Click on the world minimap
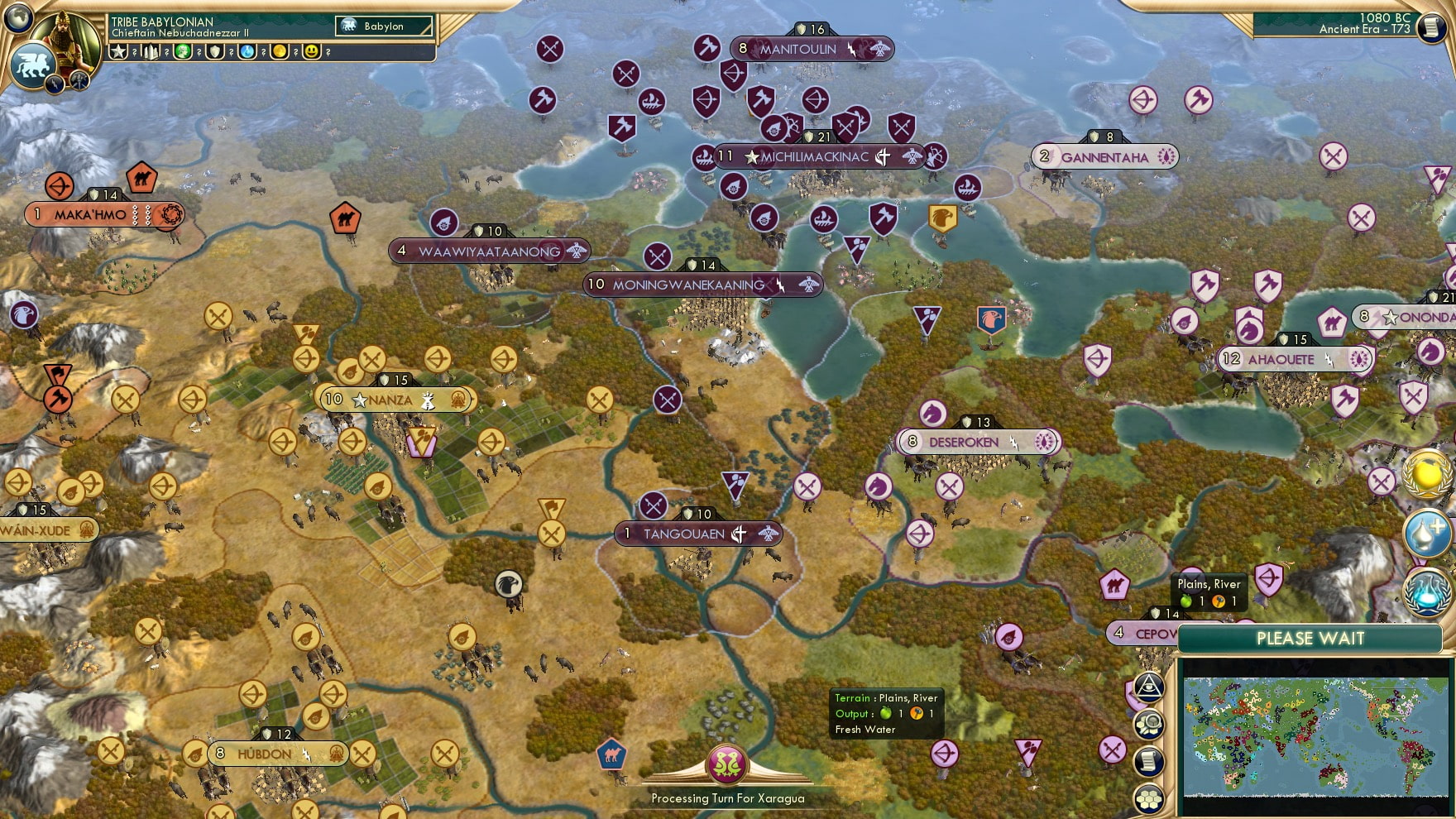Viewport: 1456px width, 819px height. [x=1315, y=735]
